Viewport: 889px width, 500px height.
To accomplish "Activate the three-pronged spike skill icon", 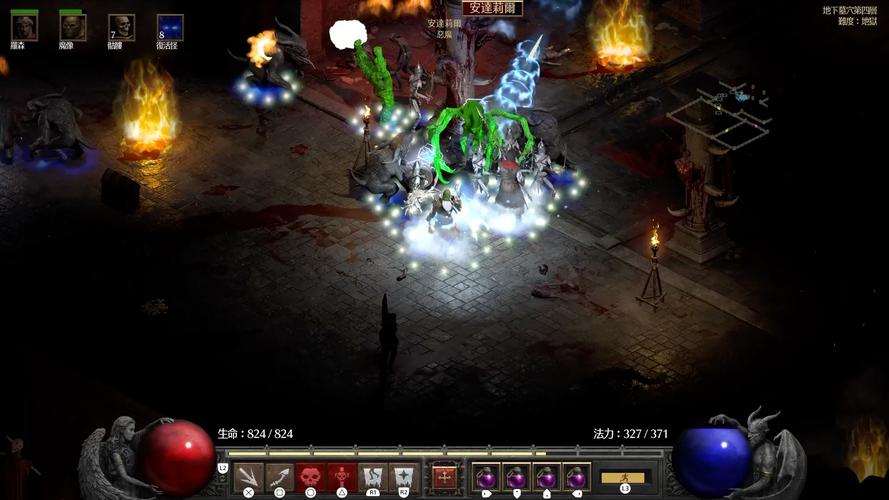I will click(249, 476).
